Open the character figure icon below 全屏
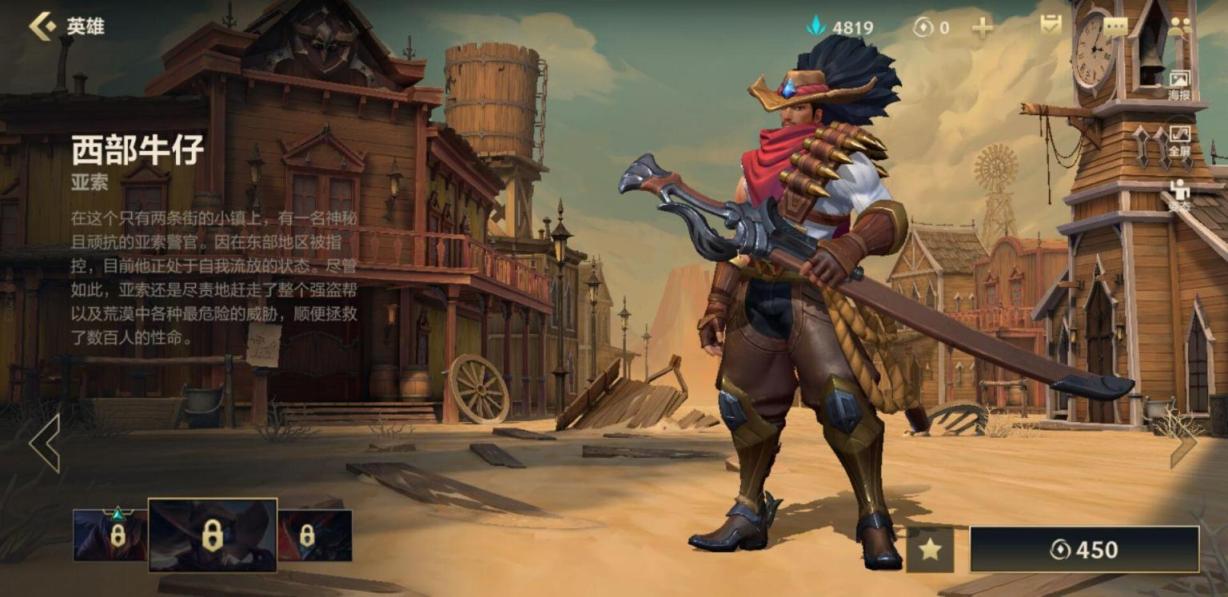Screen dimensions: 1228x597 coord(1179,192)
